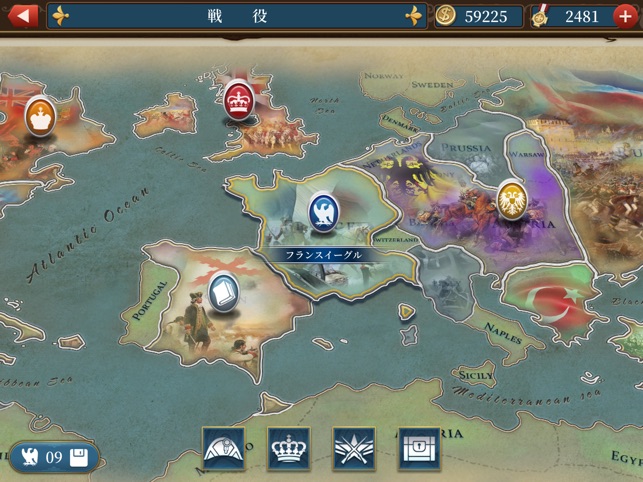Open the crown icon menu

pos(288,449)
